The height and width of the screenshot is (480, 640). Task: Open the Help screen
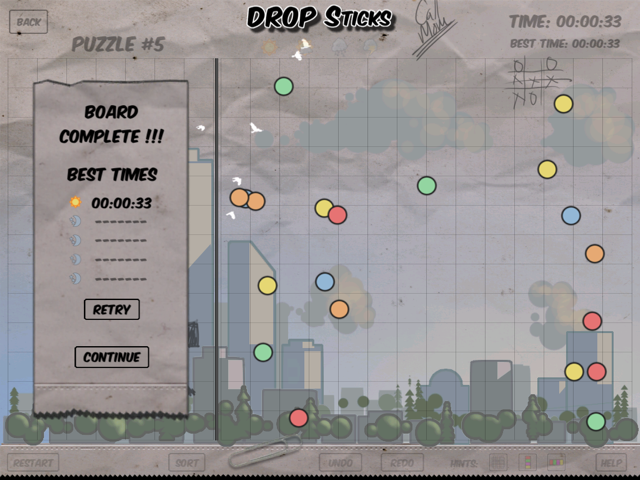[x=610, y=463]
